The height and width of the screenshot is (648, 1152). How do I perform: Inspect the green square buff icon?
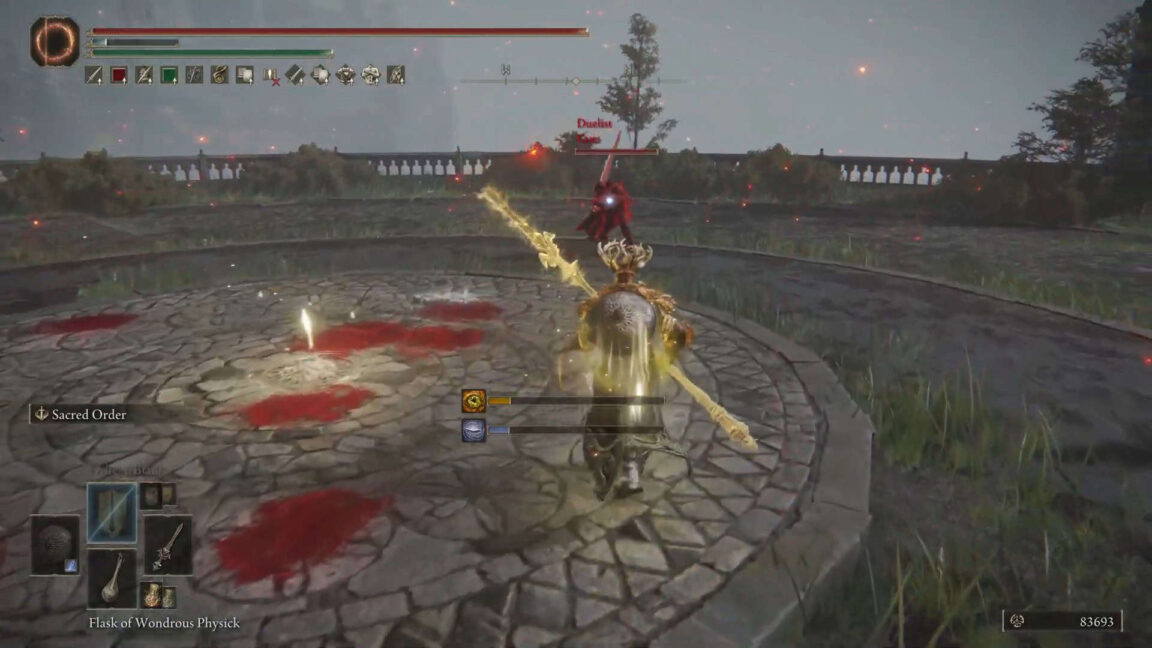[x=169, y=75]
